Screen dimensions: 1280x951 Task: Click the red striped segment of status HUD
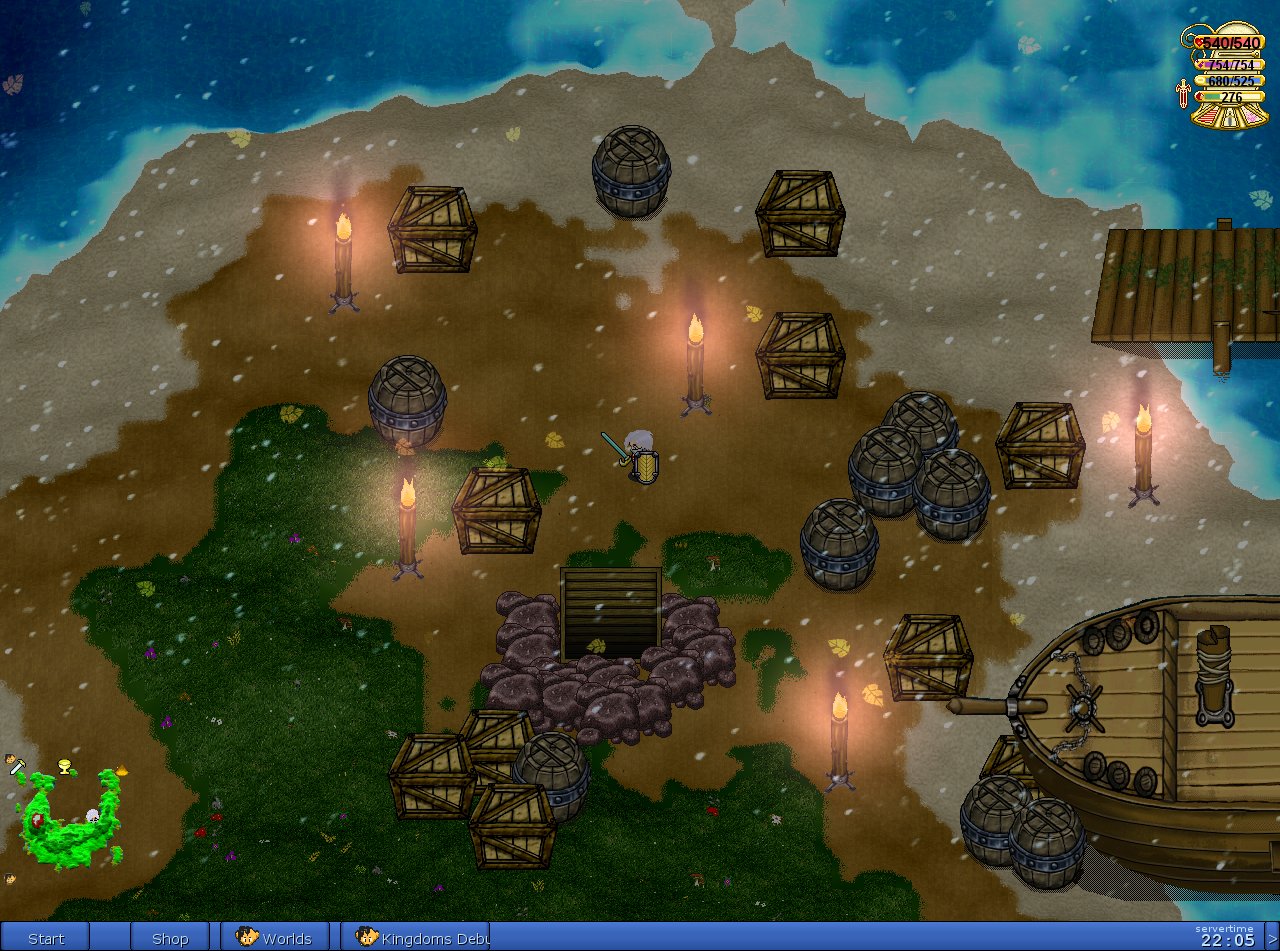(x=1208, y=118)
